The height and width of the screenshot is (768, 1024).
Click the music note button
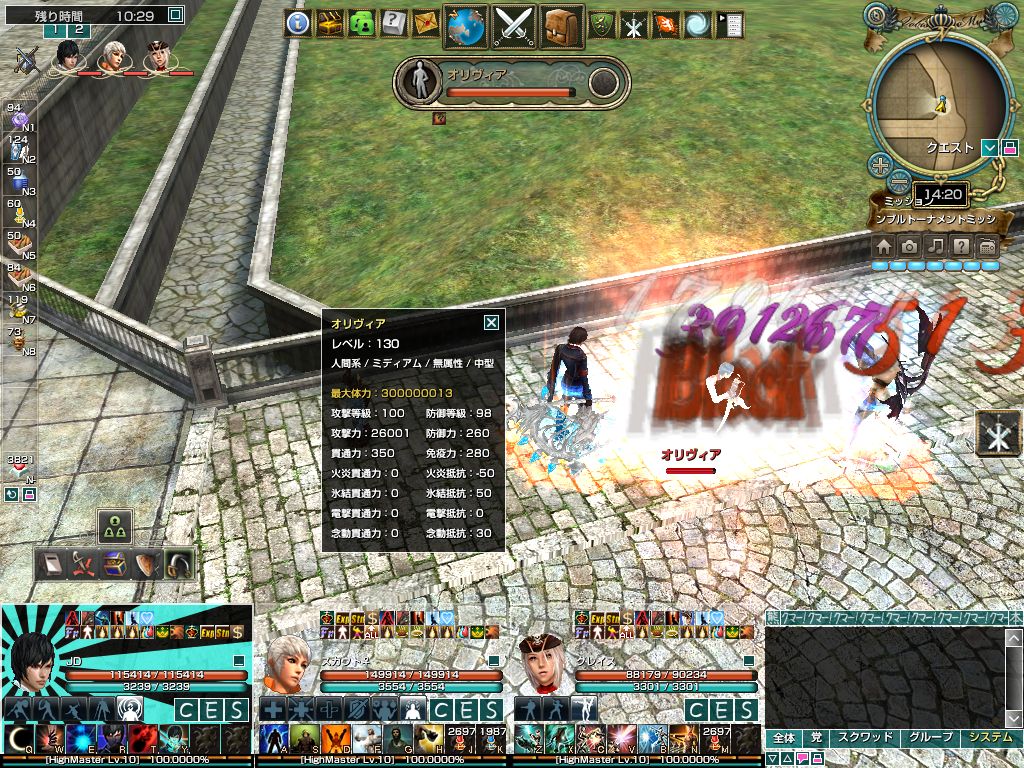pos(935,246)
